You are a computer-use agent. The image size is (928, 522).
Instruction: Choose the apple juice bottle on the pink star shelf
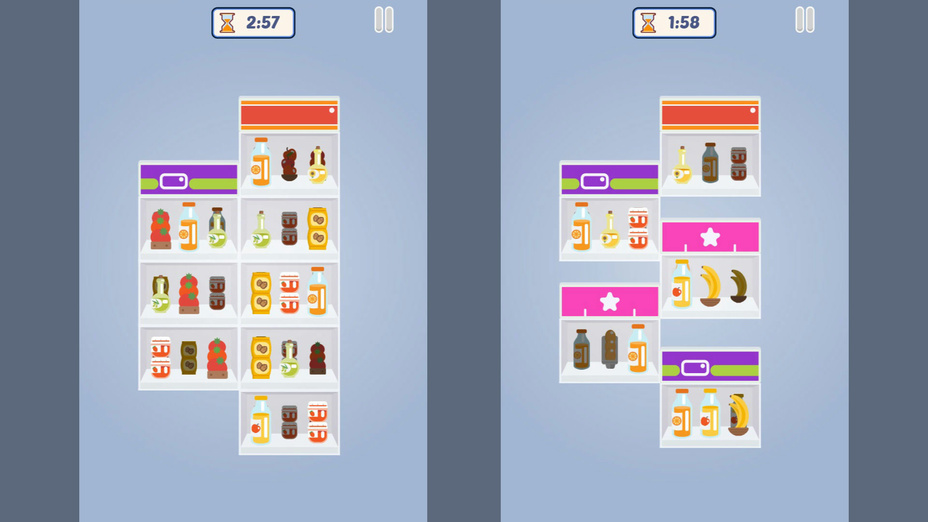(682, 284)
